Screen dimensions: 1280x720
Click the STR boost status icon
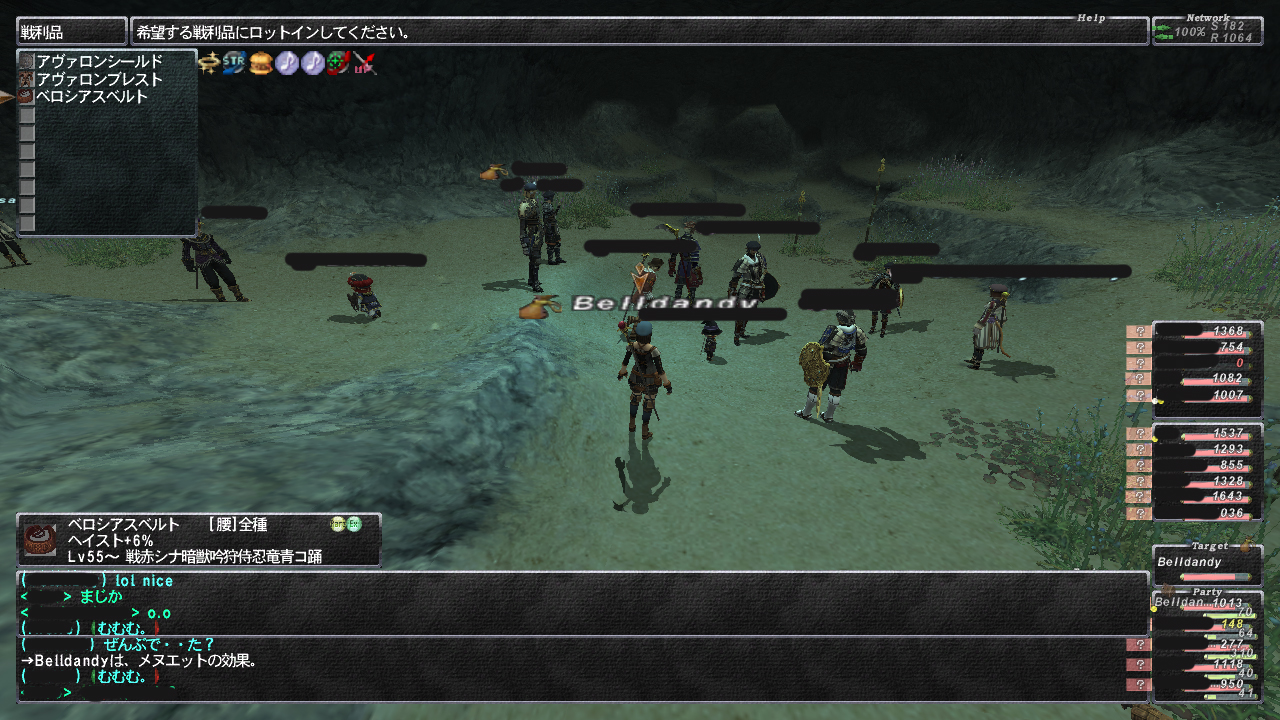click(235, 63)
